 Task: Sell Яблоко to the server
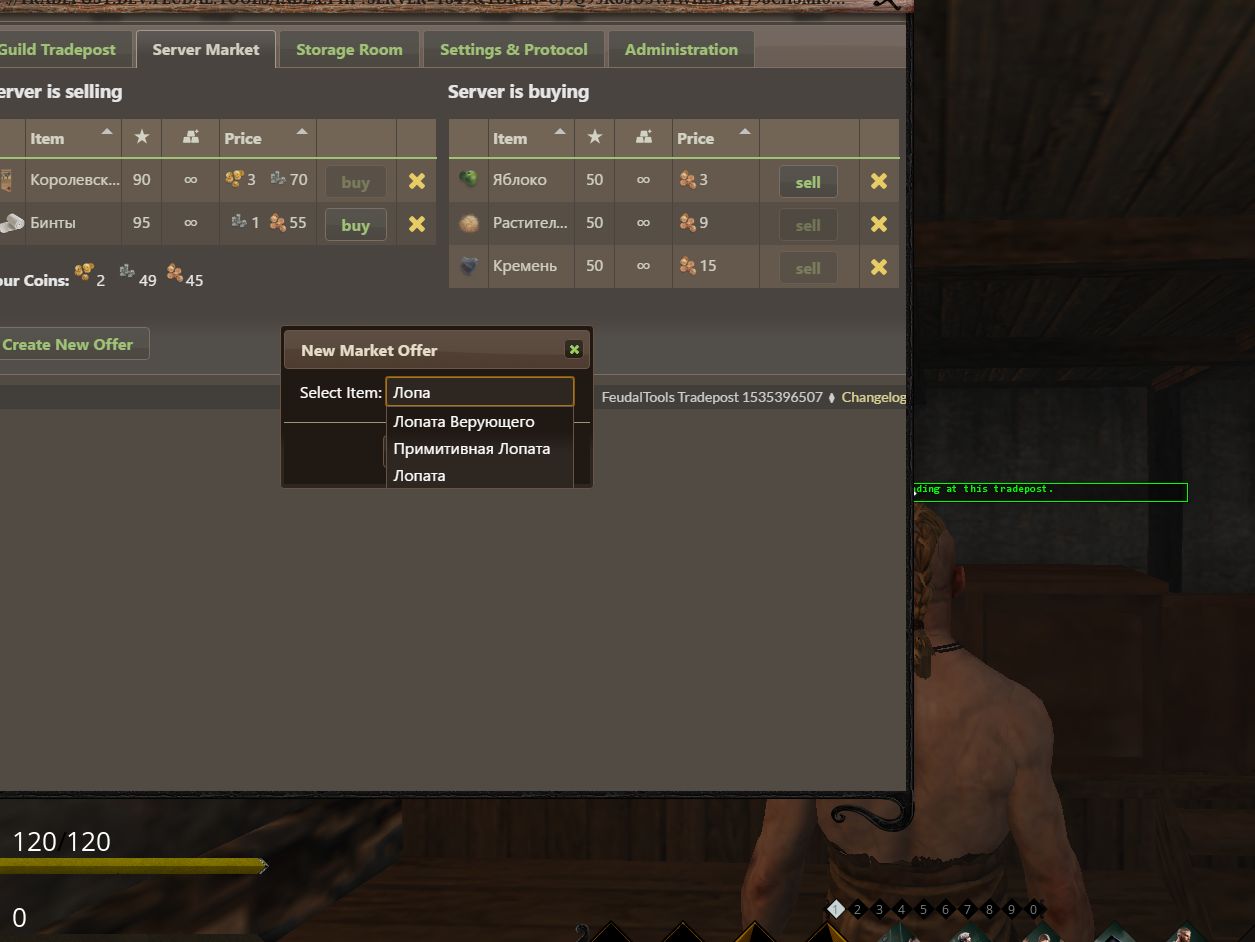(807, 182)
